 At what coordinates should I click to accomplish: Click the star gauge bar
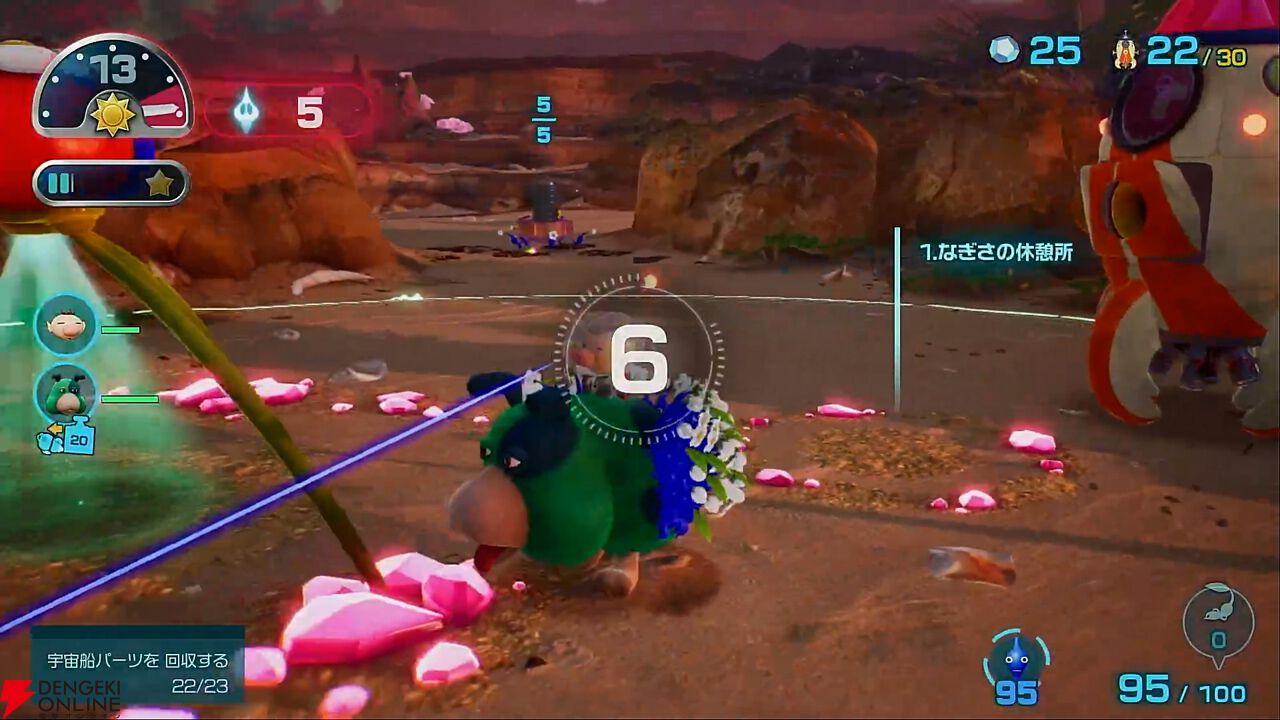[111, 183]
